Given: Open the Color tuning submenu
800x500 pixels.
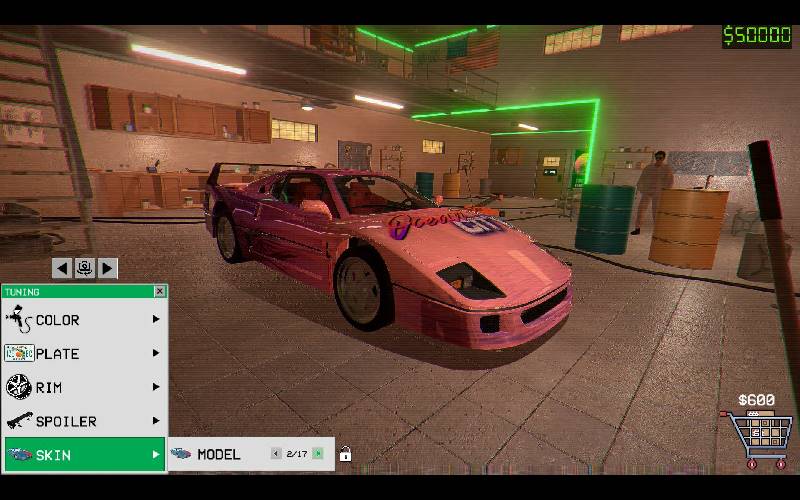Looking at the screenshot, I should pyautogui.click(x=84, y=320).
